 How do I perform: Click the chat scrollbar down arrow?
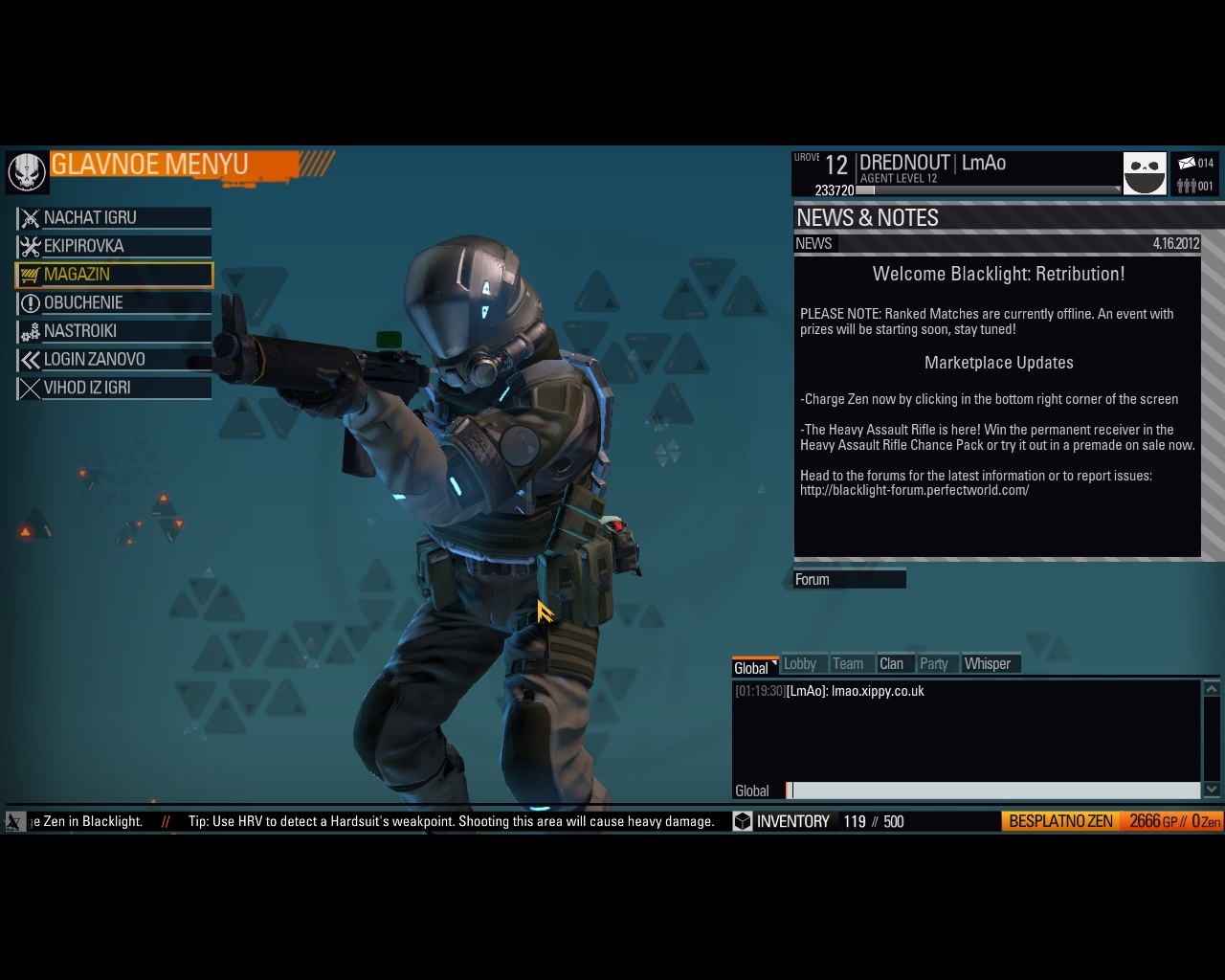(x=1212, y=790)
